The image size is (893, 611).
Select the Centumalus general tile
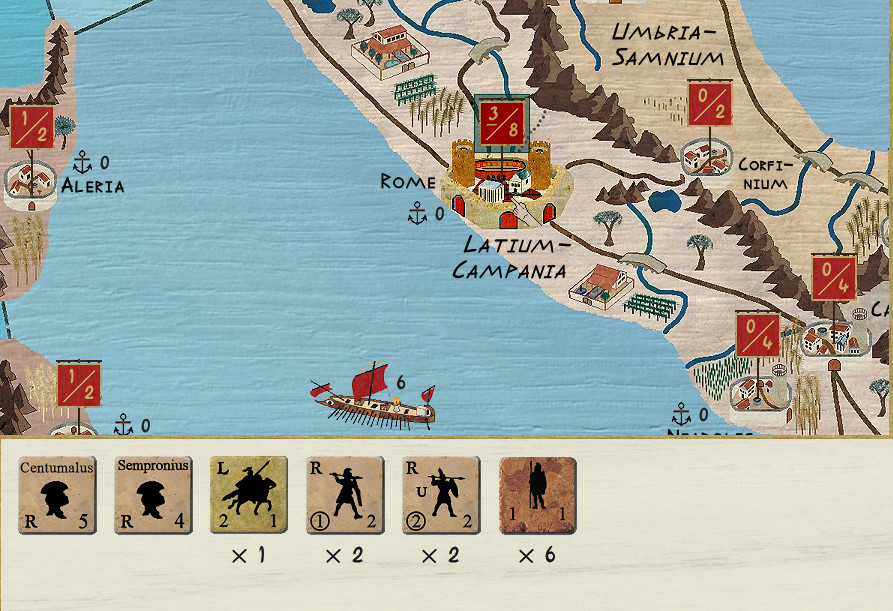[x=57, y=495]
